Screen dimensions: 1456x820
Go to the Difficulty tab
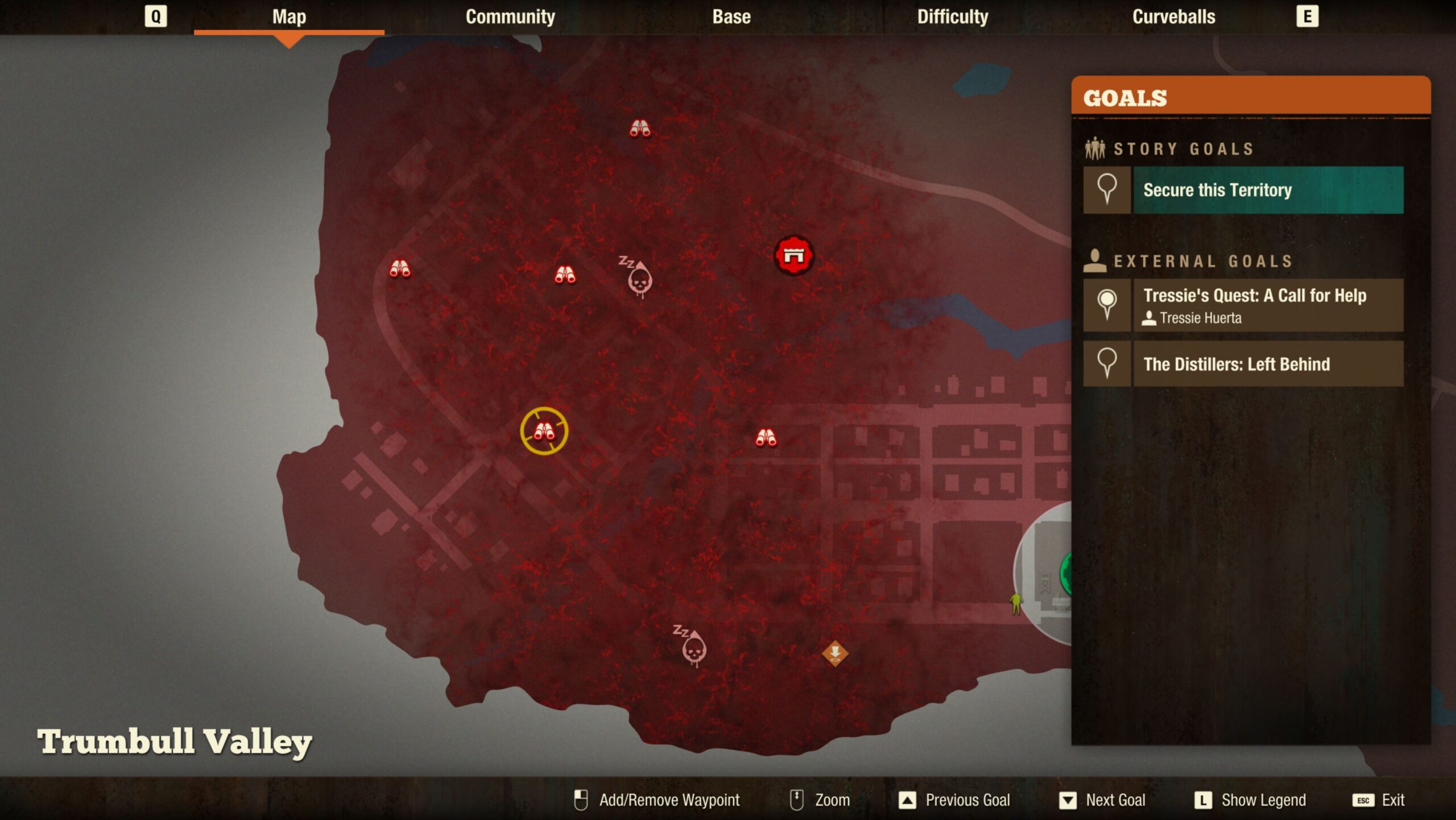coord(952,17)
